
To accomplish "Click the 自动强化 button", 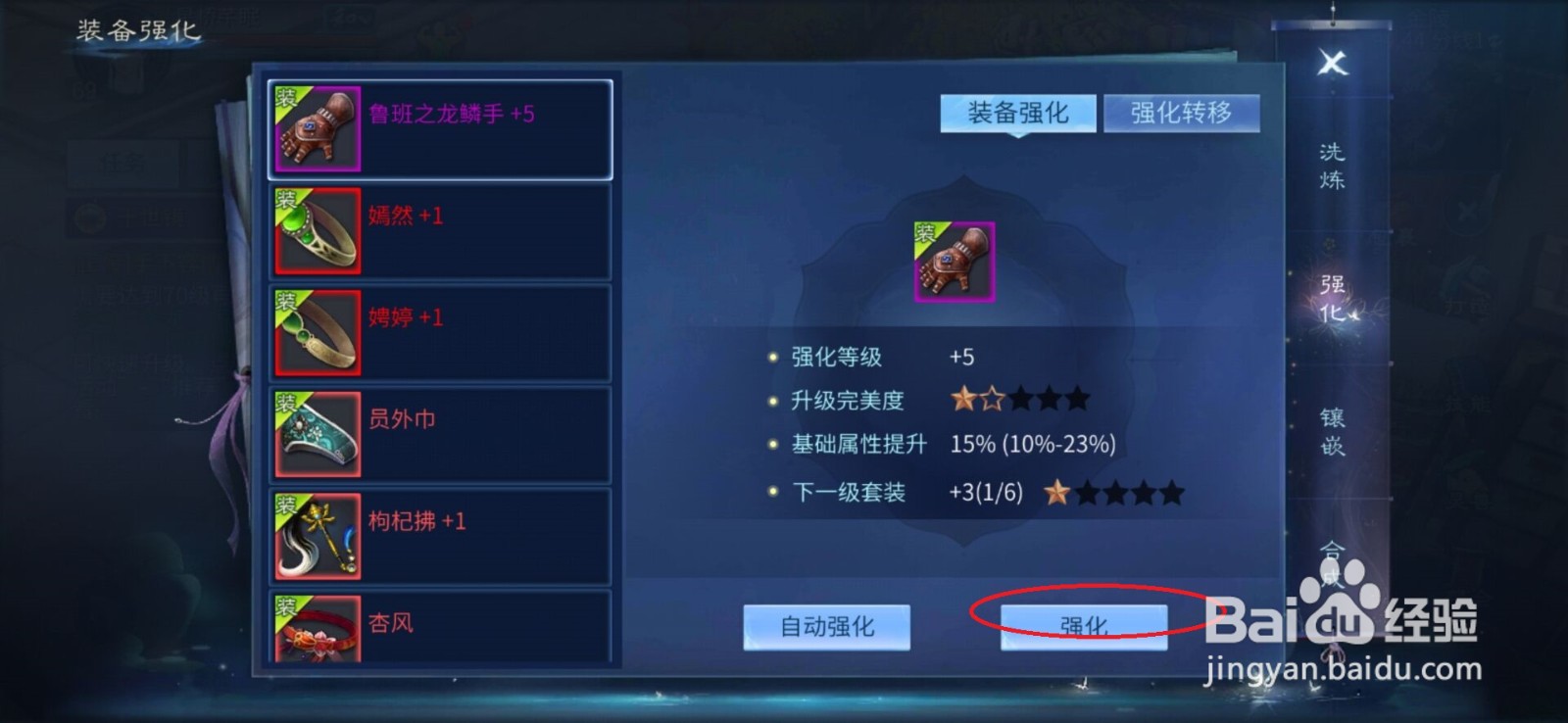I will tap(826, 628).
